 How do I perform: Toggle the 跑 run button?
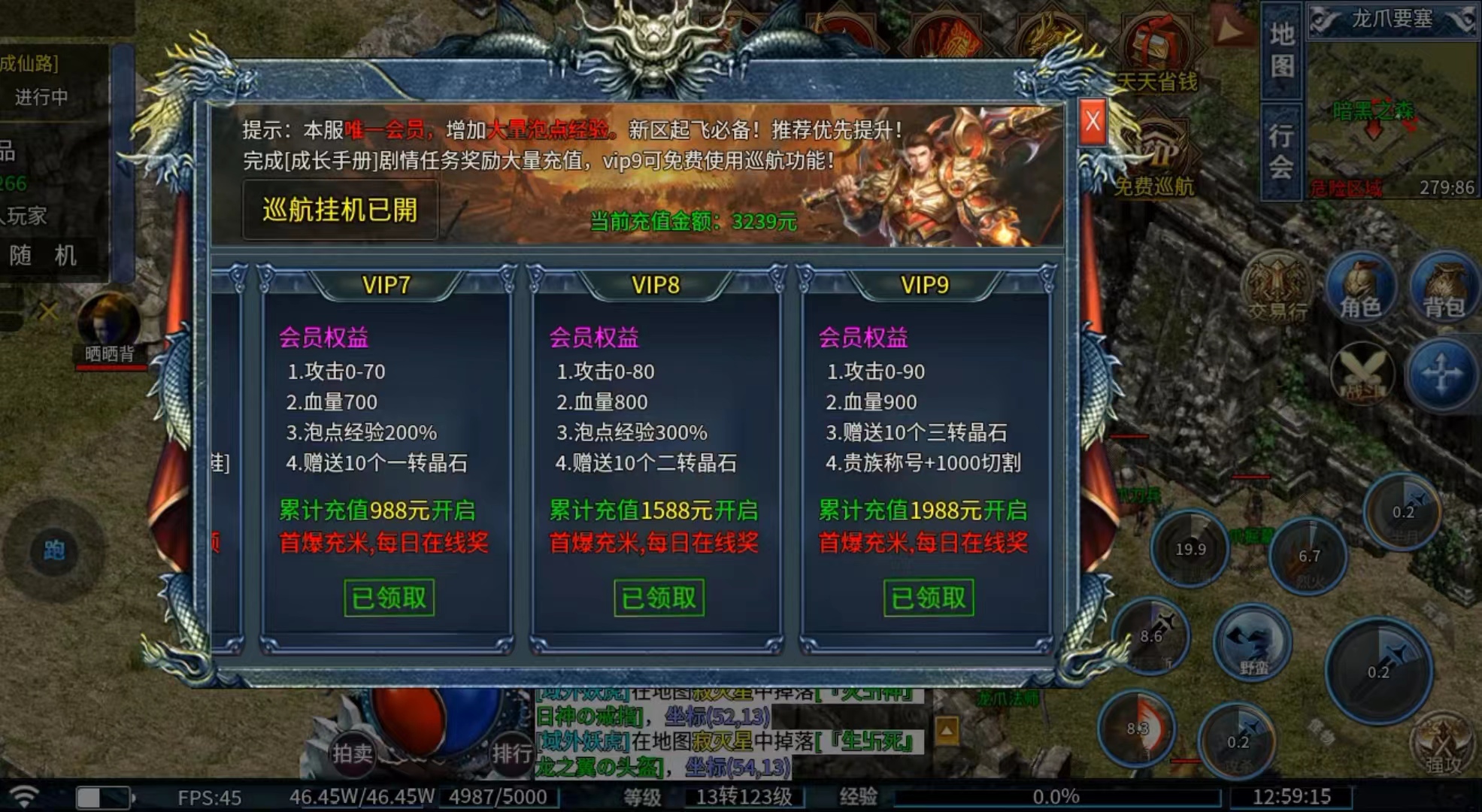point(53,550)
